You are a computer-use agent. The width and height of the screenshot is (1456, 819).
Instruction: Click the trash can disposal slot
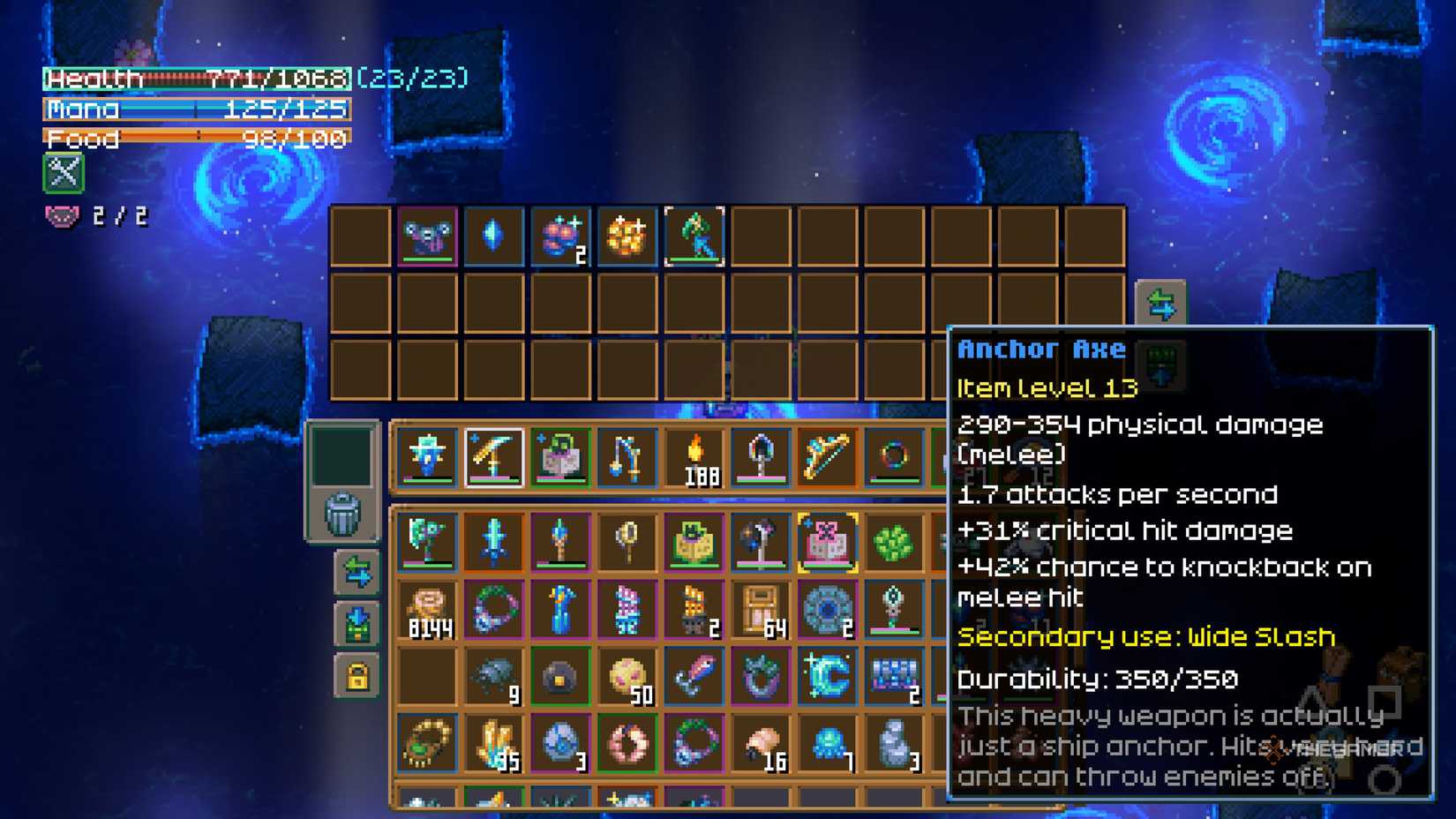[x=344, y=512]
